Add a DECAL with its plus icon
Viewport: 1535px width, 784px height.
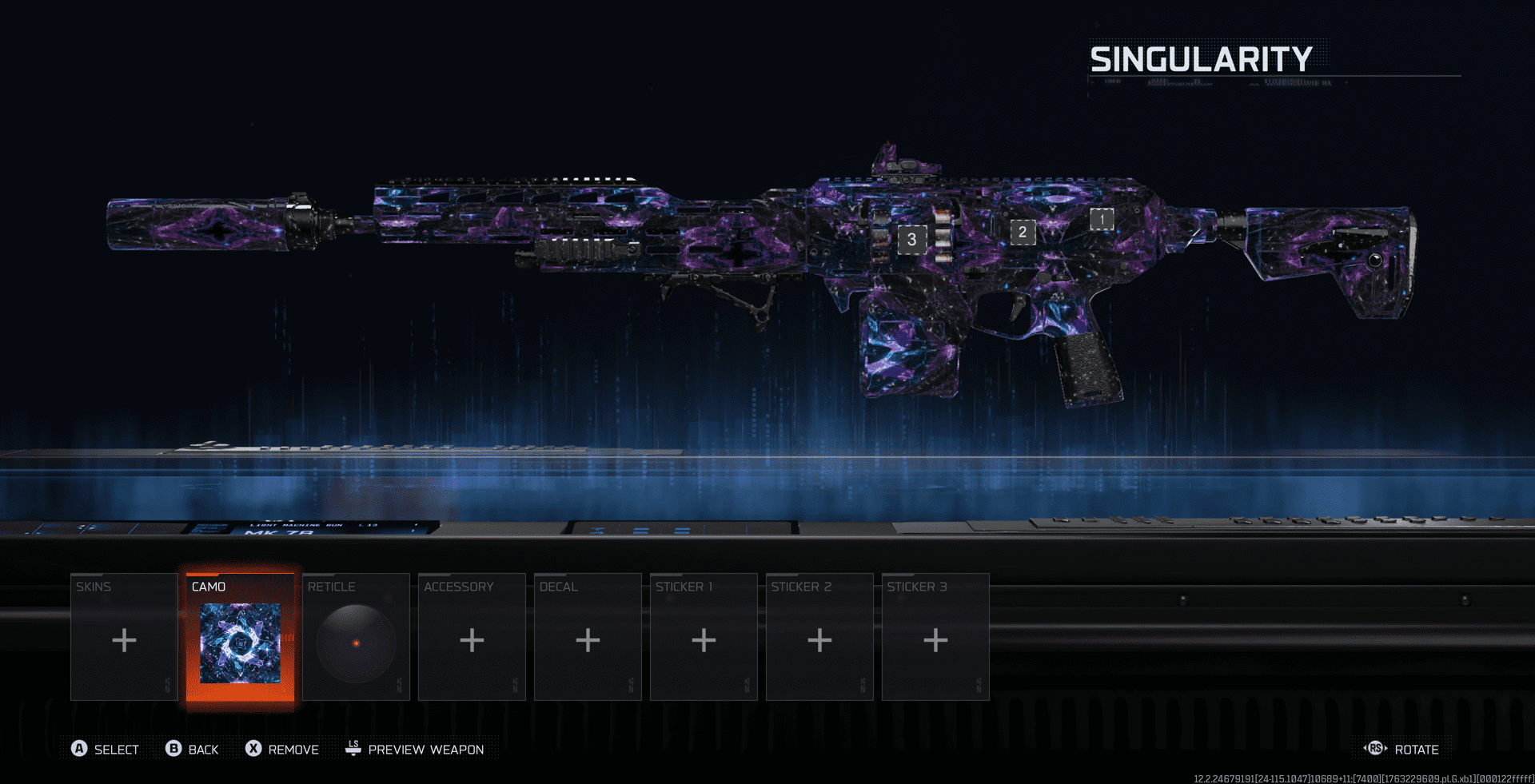coord(588,639)
